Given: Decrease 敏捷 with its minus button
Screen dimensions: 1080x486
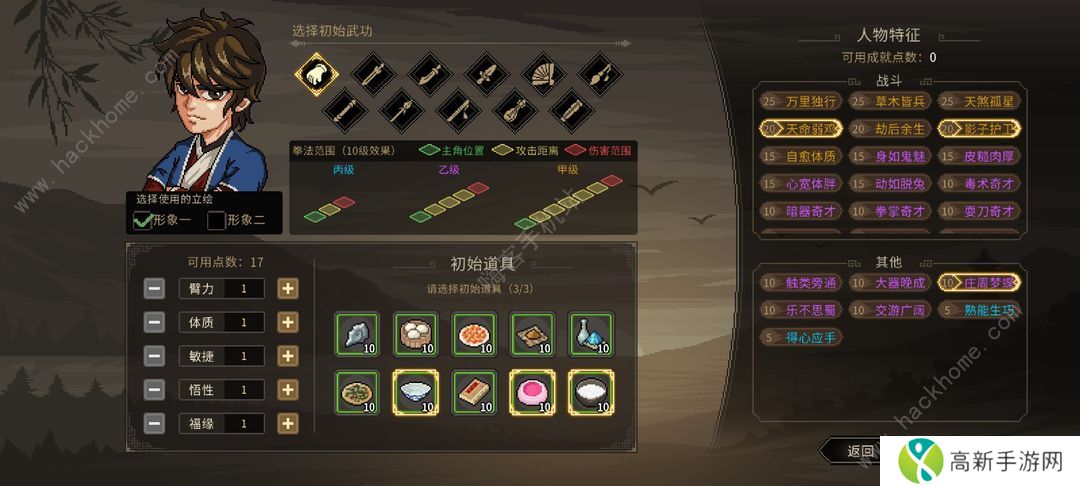Looking at the screenshot, I should coord(154,356).
